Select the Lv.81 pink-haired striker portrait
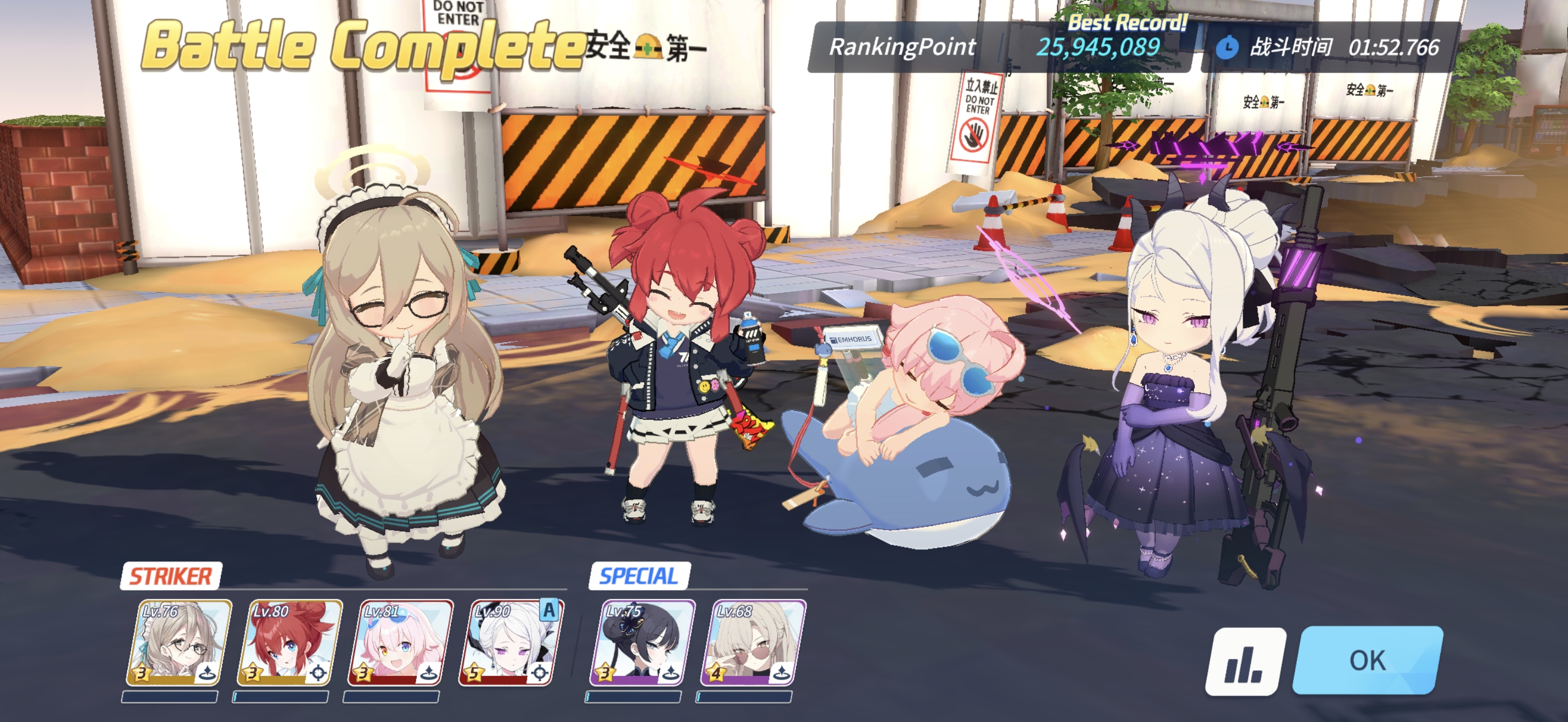This screenshot has height=722, width=1568. point(400,642)
